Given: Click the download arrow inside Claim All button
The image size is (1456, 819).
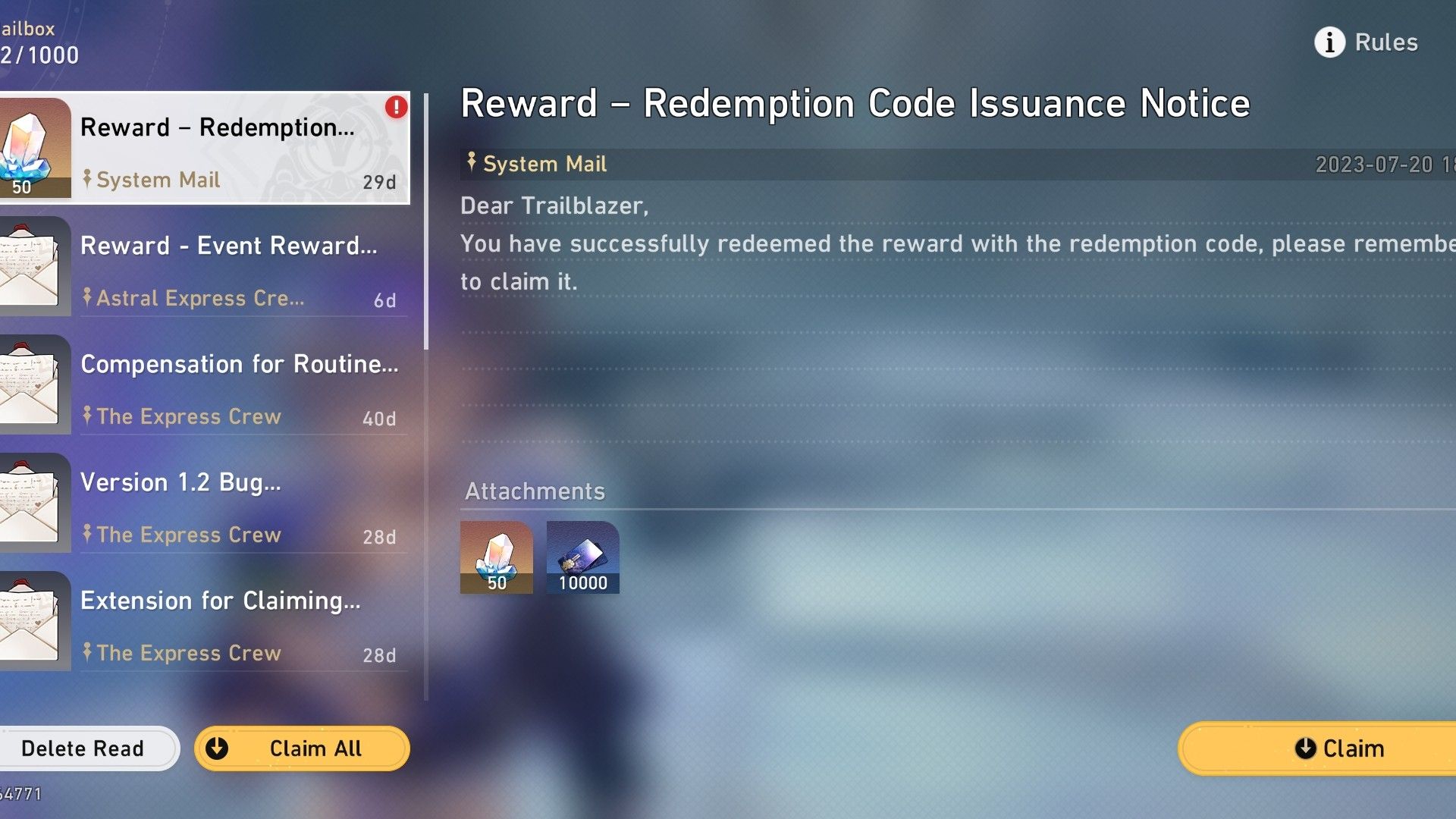Looking at the screenshot, I should coord(219,748).
